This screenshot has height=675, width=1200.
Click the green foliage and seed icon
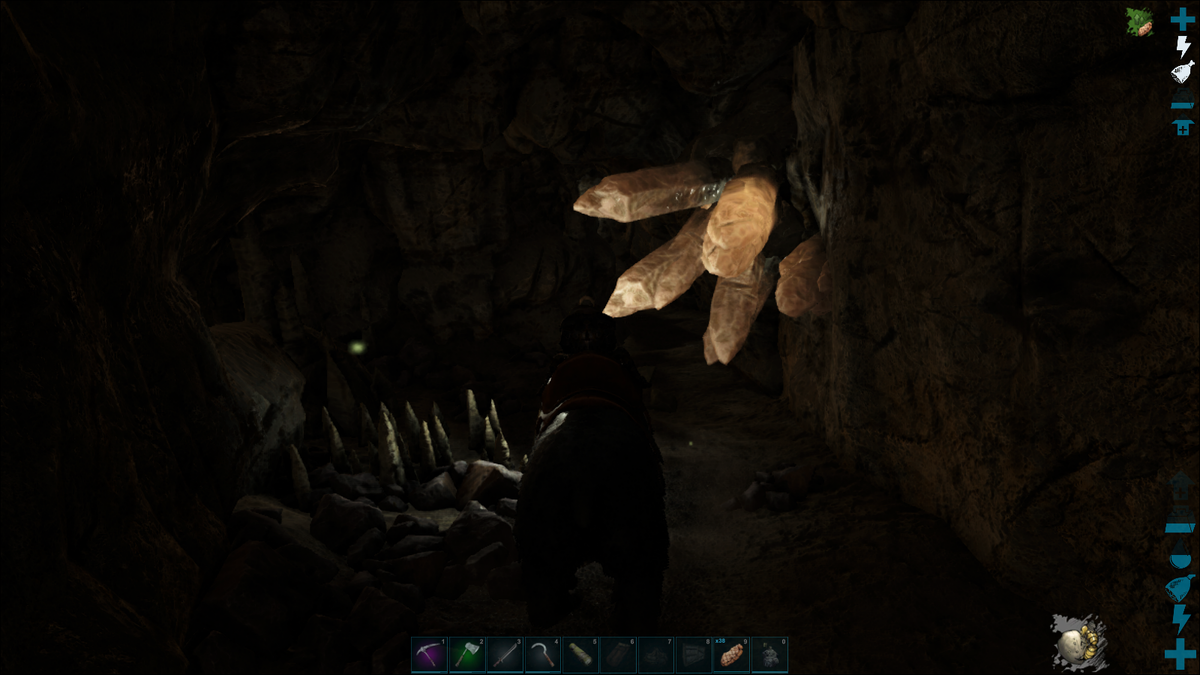pyautogui.click(x=1140, y=22)
